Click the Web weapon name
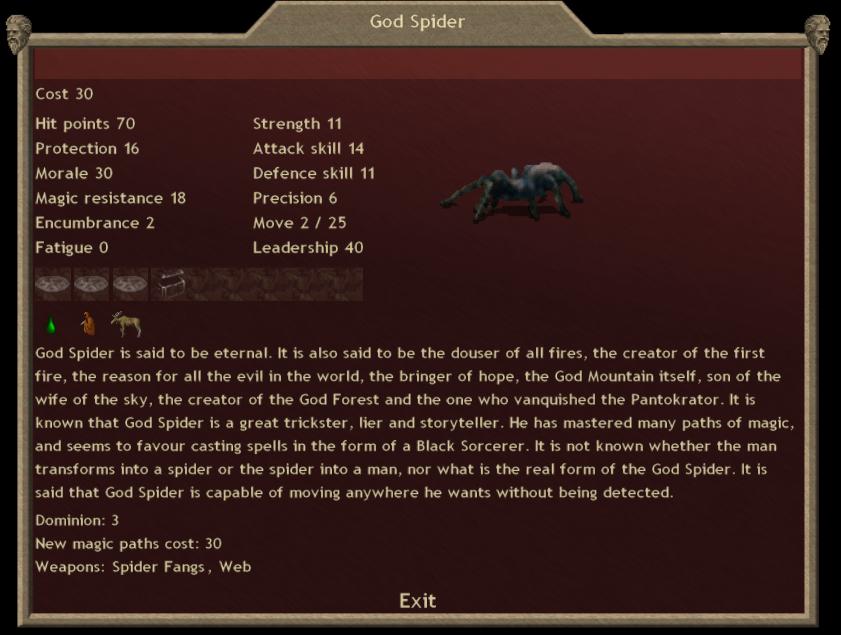 pos(235,567)
